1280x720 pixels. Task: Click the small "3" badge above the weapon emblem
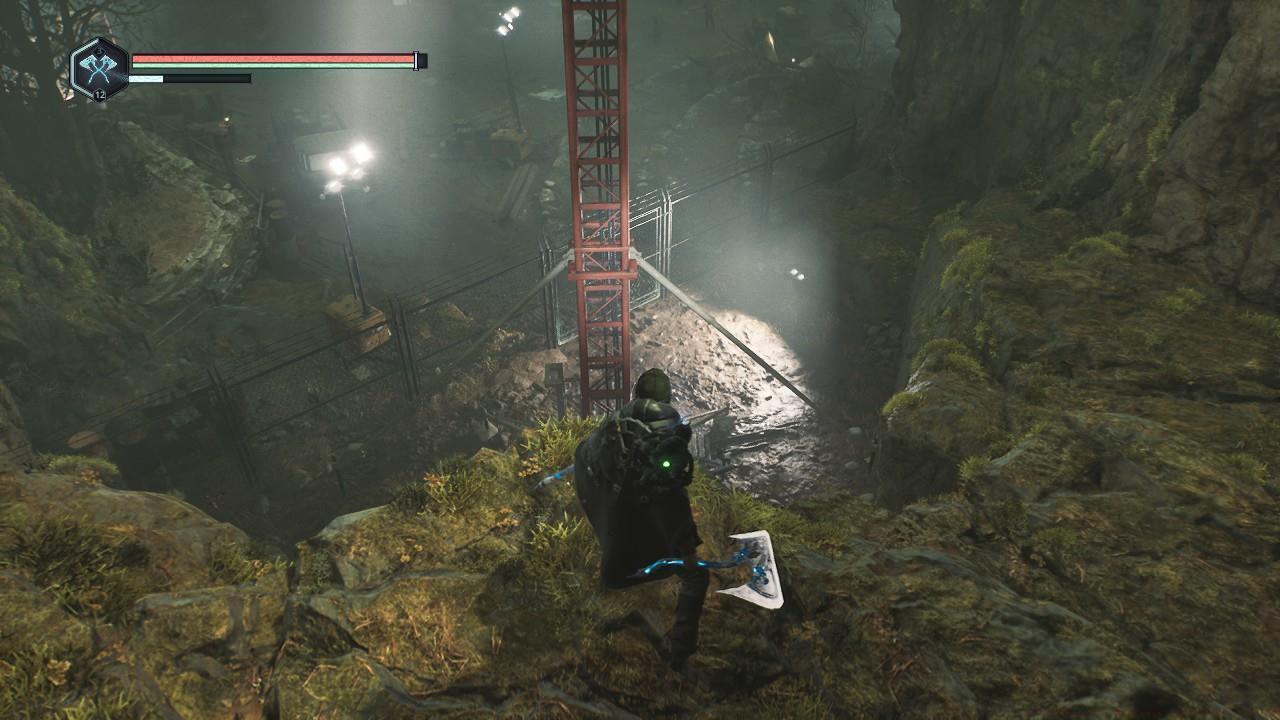tap(98, 51)
